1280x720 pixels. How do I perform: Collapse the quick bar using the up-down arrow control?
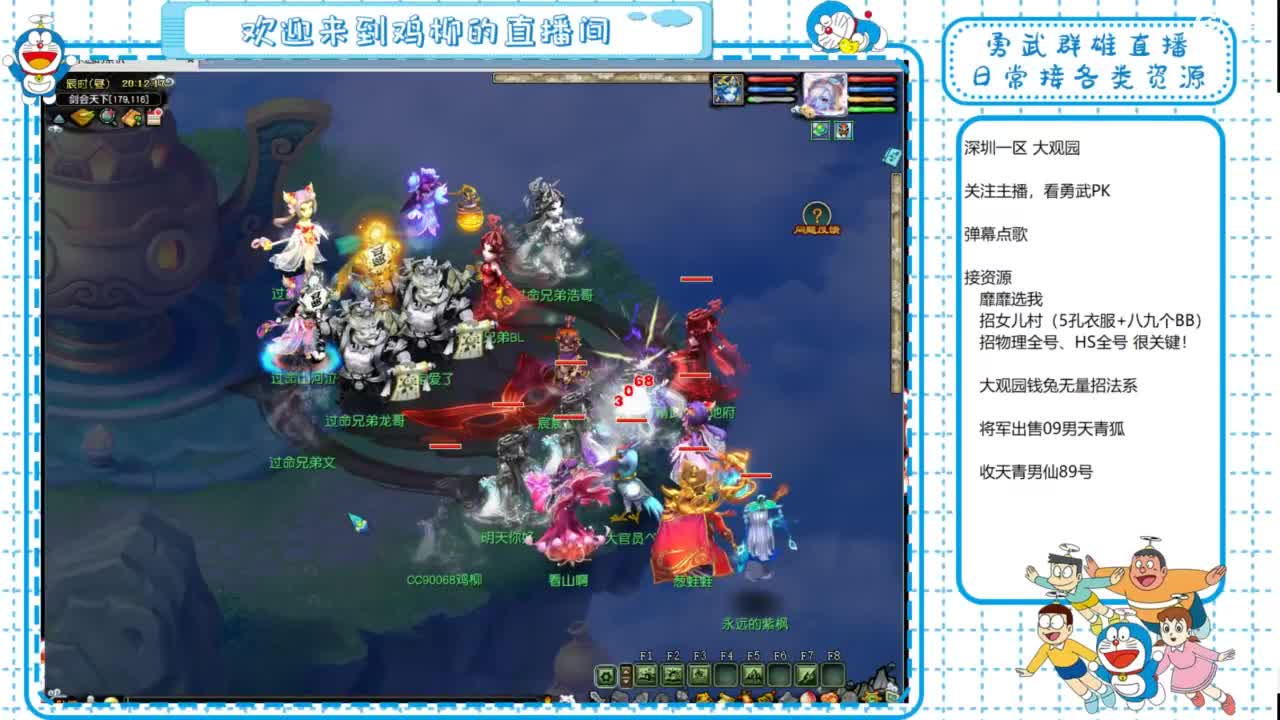[x=626, y=674]
